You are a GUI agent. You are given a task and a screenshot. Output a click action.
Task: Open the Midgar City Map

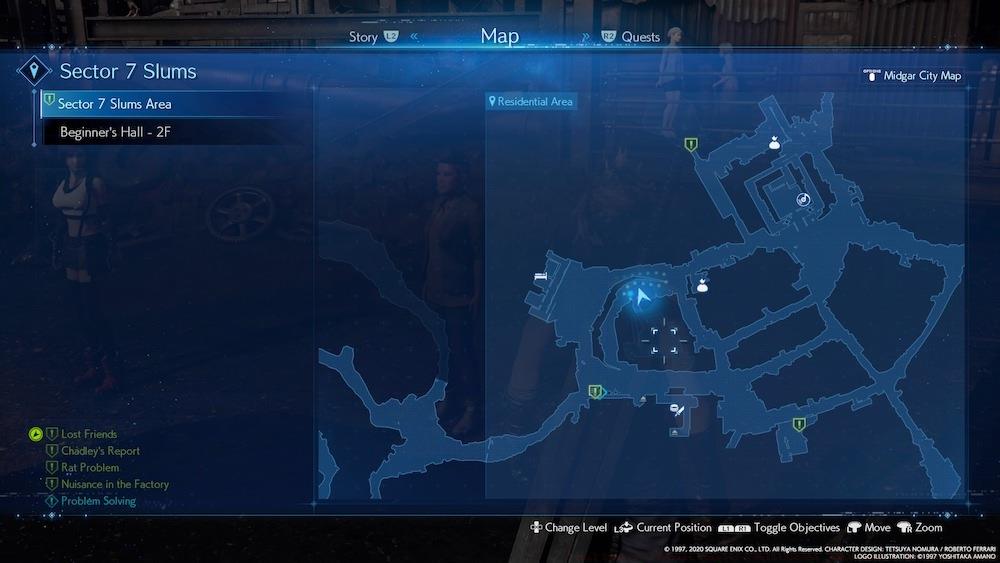coord(921,75)
